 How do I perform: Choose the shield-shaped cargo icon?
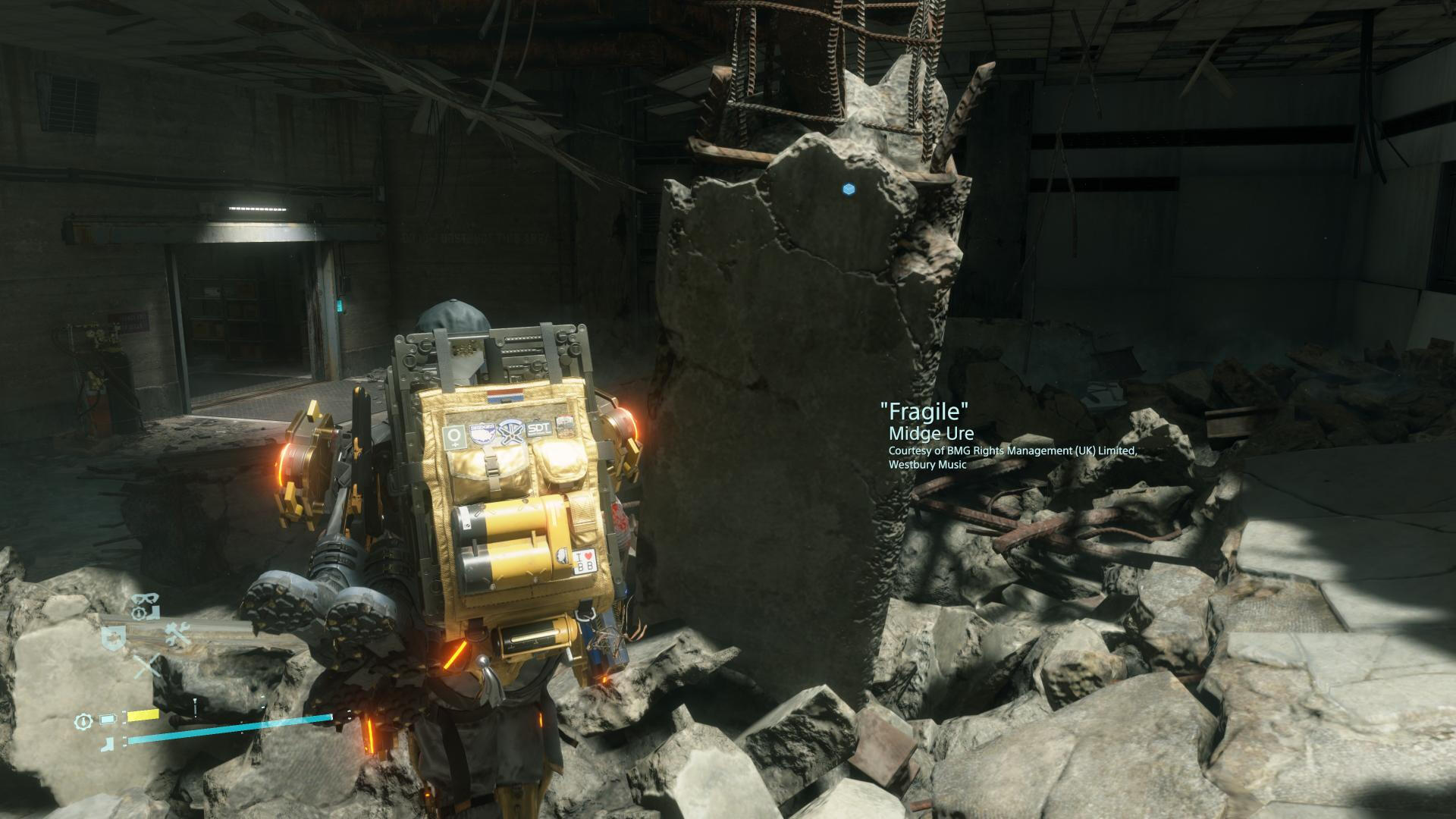click(115, 639)
